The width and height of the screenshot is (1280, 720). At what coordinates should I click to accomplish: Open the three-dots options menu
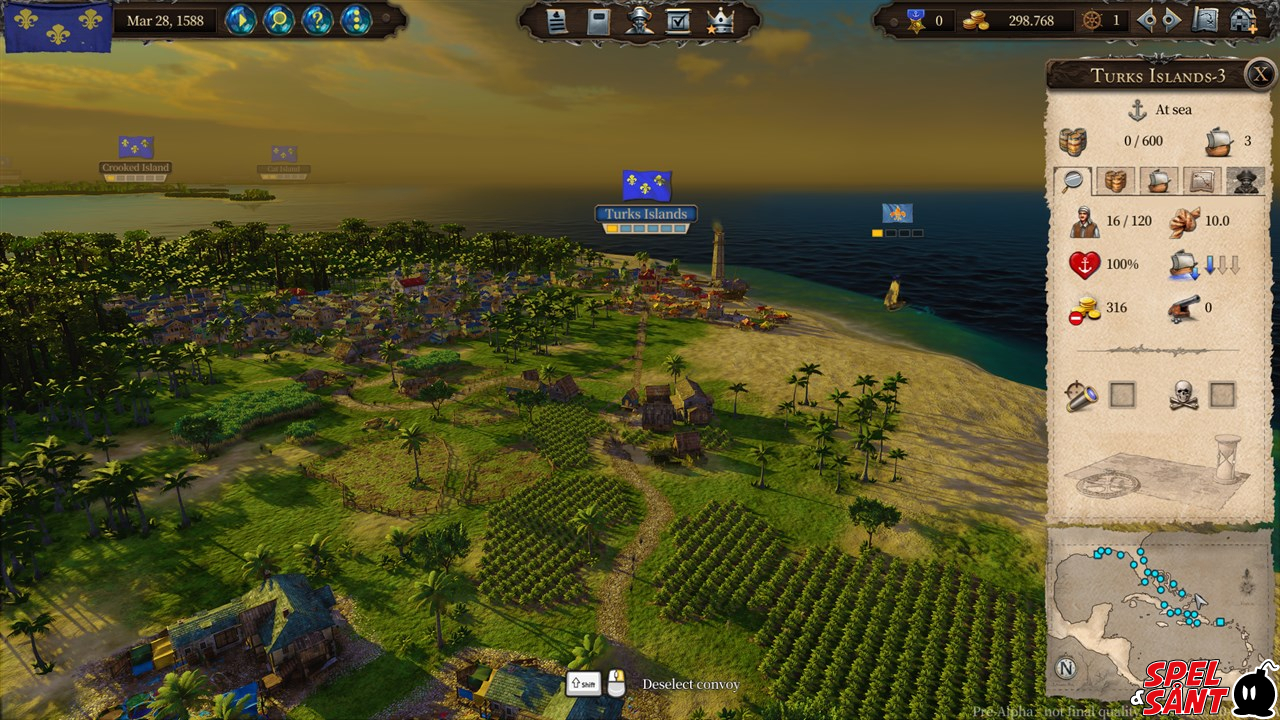click(355, 20)
